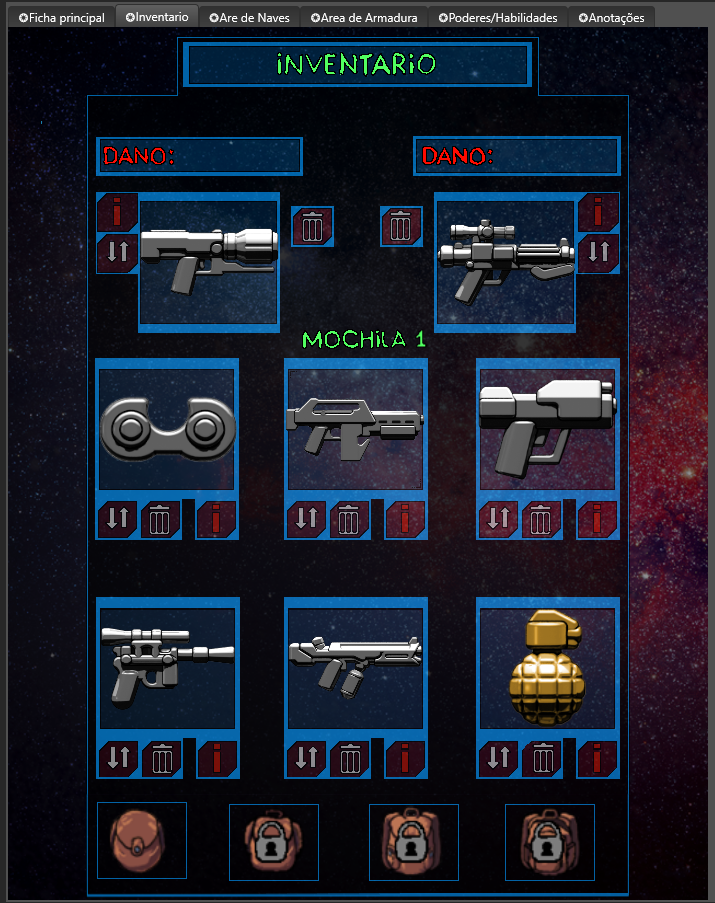Switch to the Ficha principal tab
715x903 pixels.
[x=61, y=18]
